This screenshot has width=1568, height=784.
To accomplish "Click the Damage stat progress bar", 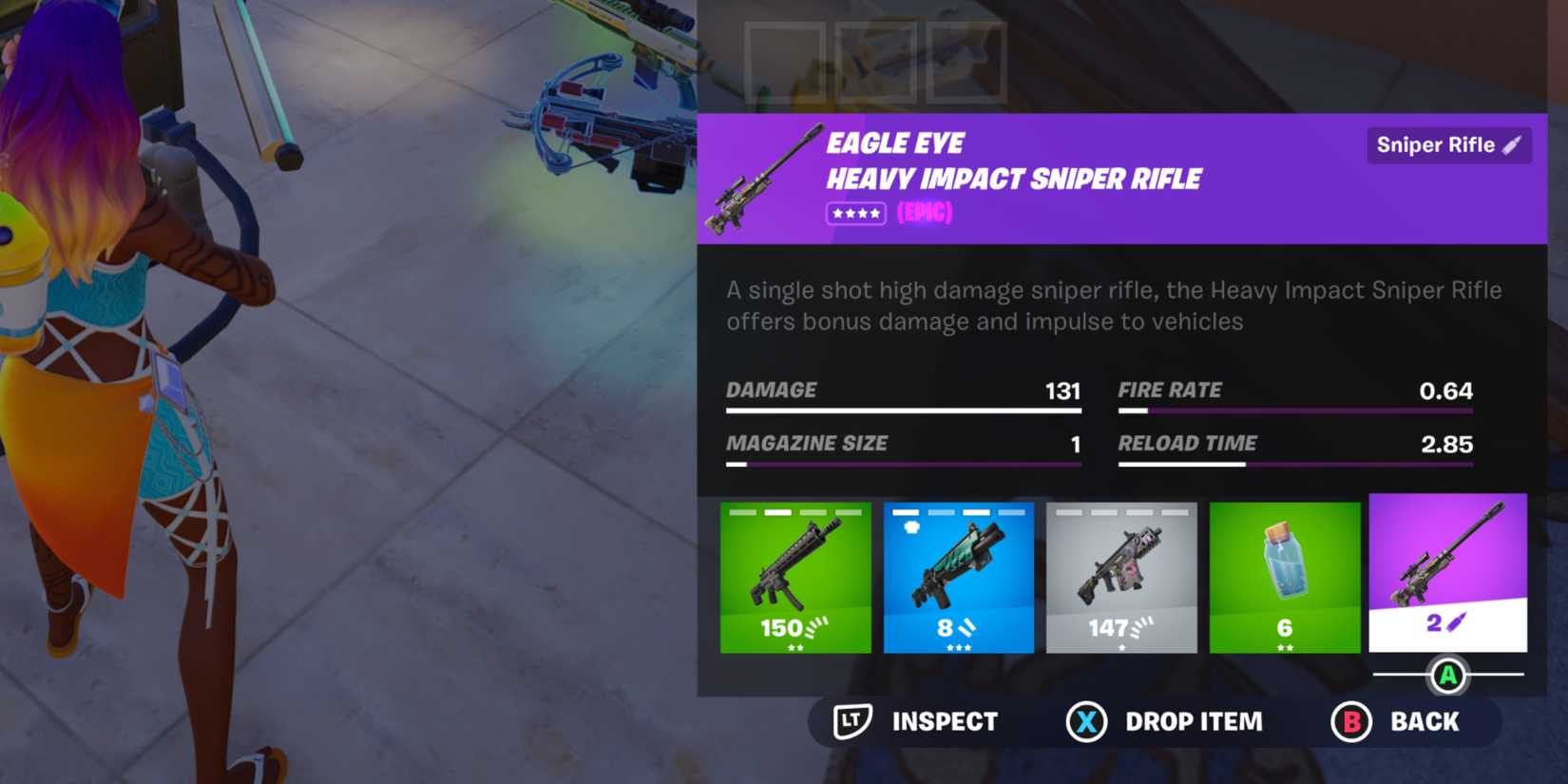I will pos(903,410).
